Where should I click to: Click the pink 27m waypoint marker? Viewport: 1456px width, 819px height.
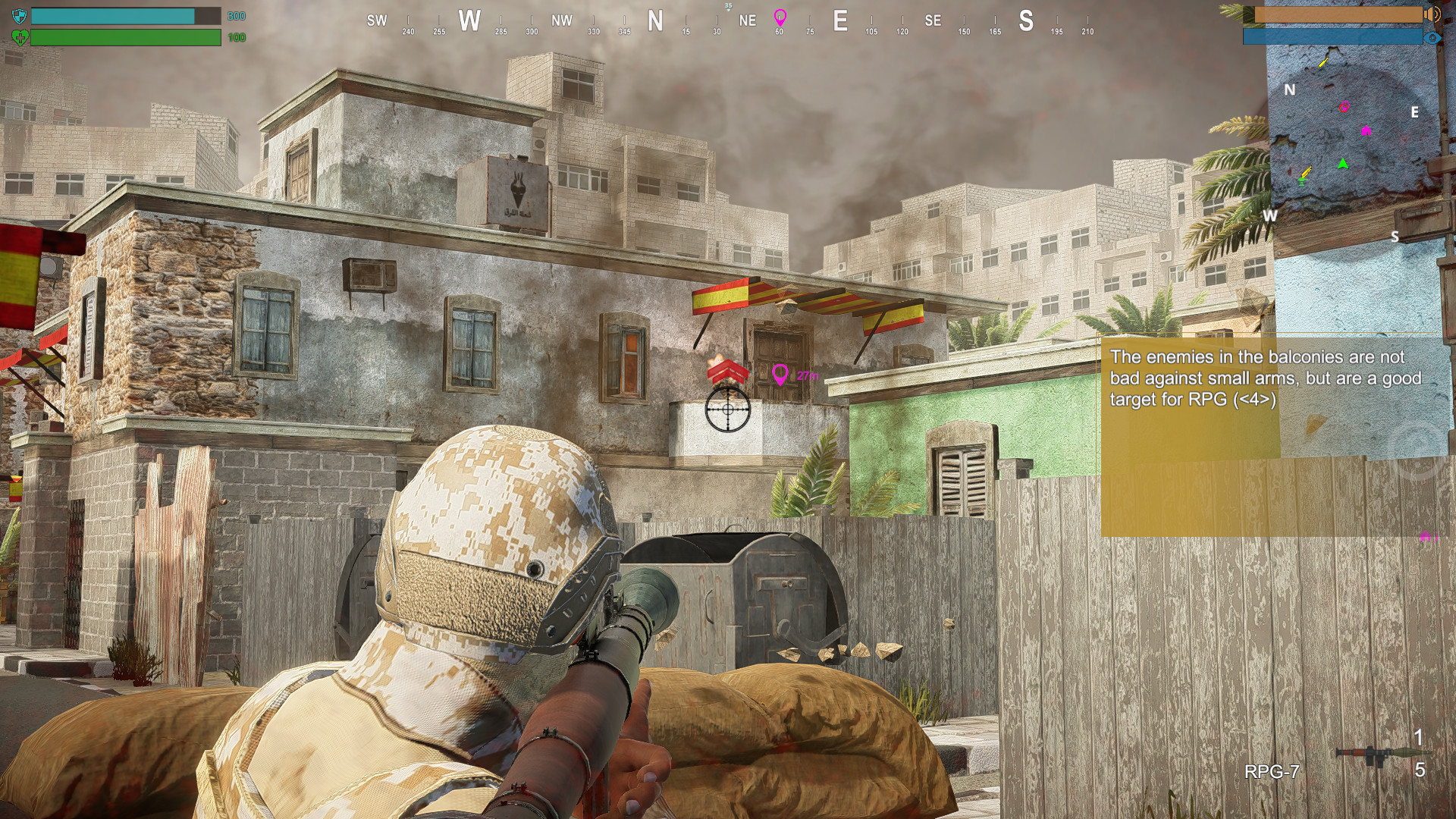[x=780, y=375]
